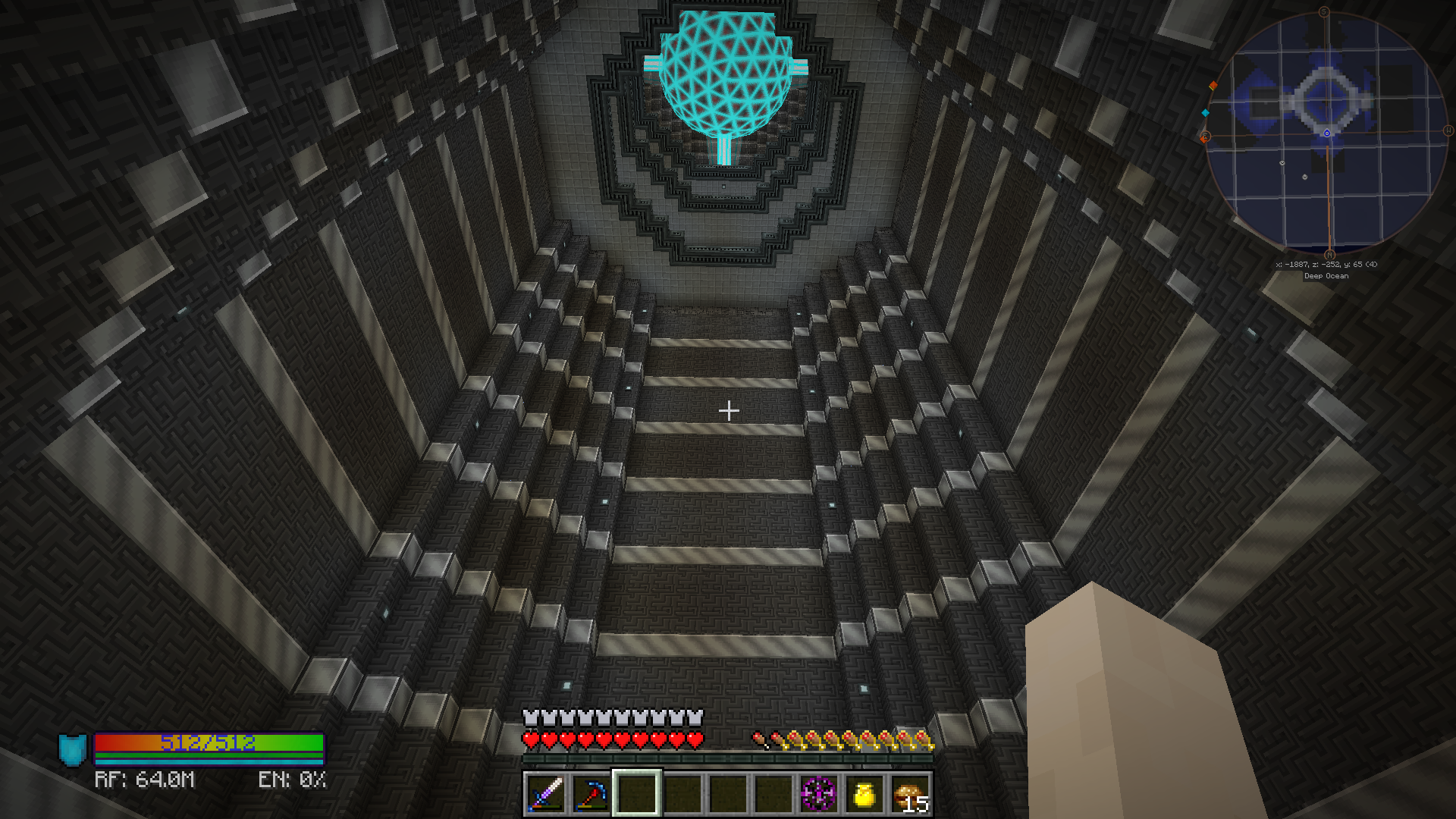The height and width of the screenshot is (819, 1456).
Task: Click the blue player marker on minimap
Action: (1327, 133)
